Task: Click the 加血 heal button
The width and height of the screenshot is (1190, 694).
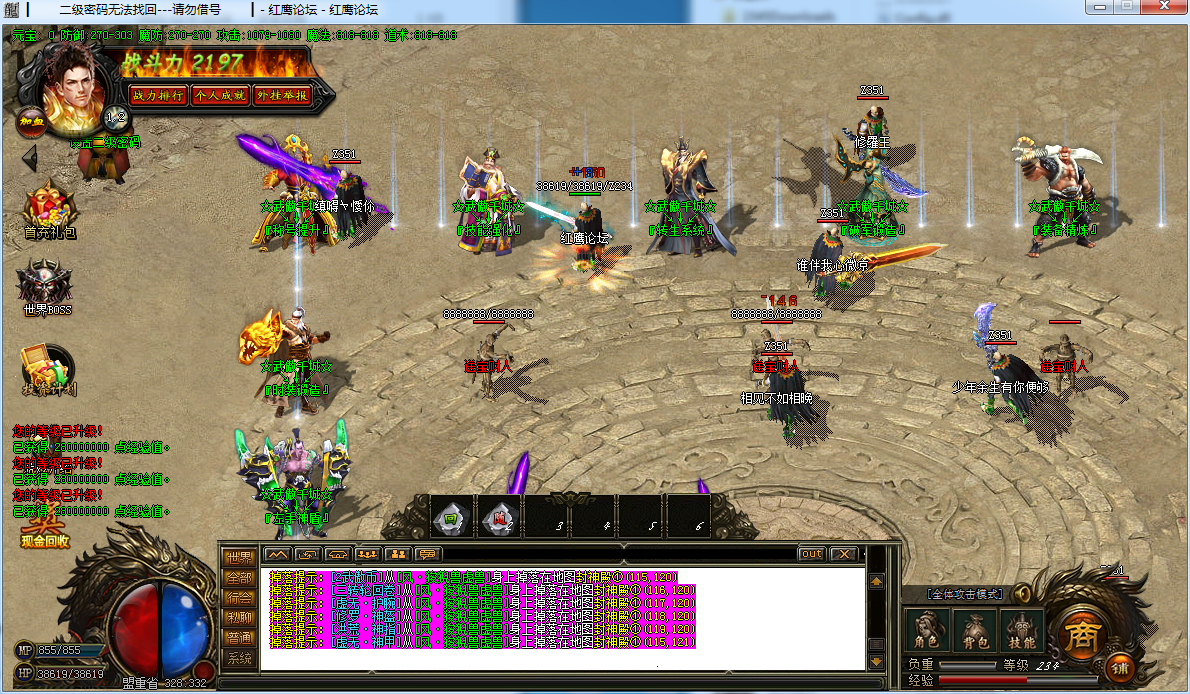Action: [x=29, y=122]
